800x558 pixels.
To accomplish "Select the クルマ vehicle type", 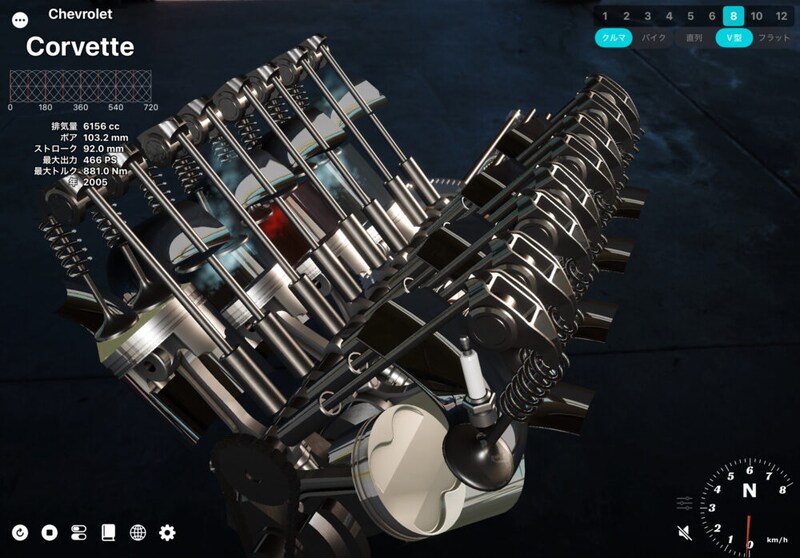I will click(x=613, y=38).
